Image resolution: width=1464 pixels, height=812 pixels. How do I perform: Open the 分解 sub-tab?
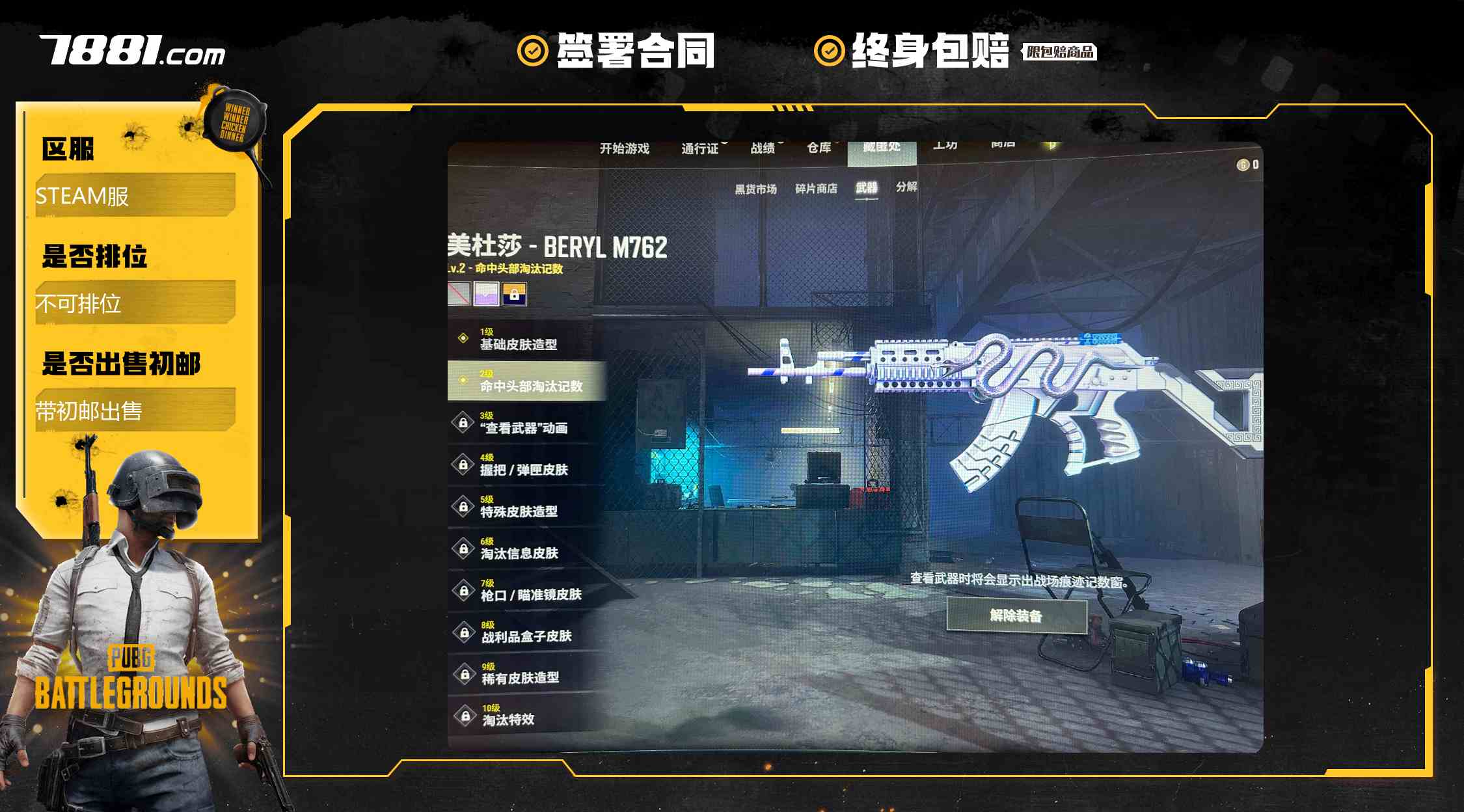[x=906, y=187]
